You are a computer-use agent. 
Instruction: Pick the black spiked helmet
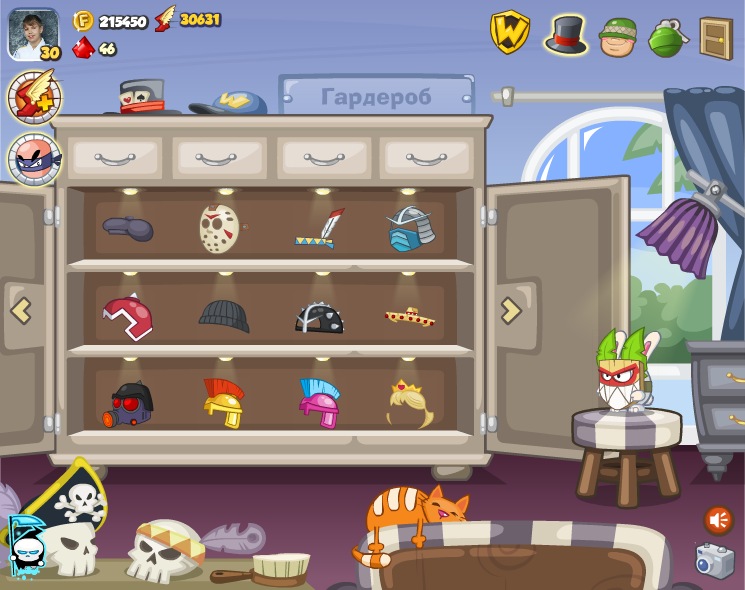coord(319,317)
